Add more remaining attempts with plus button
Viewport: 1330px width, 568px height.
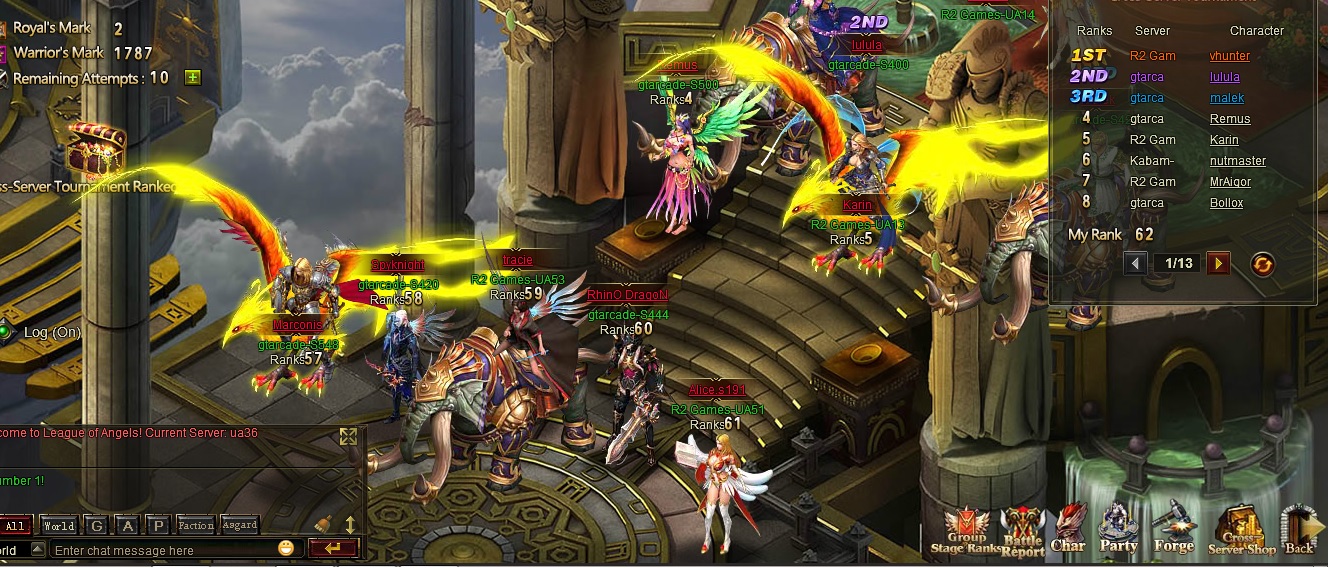pos(192,78)
